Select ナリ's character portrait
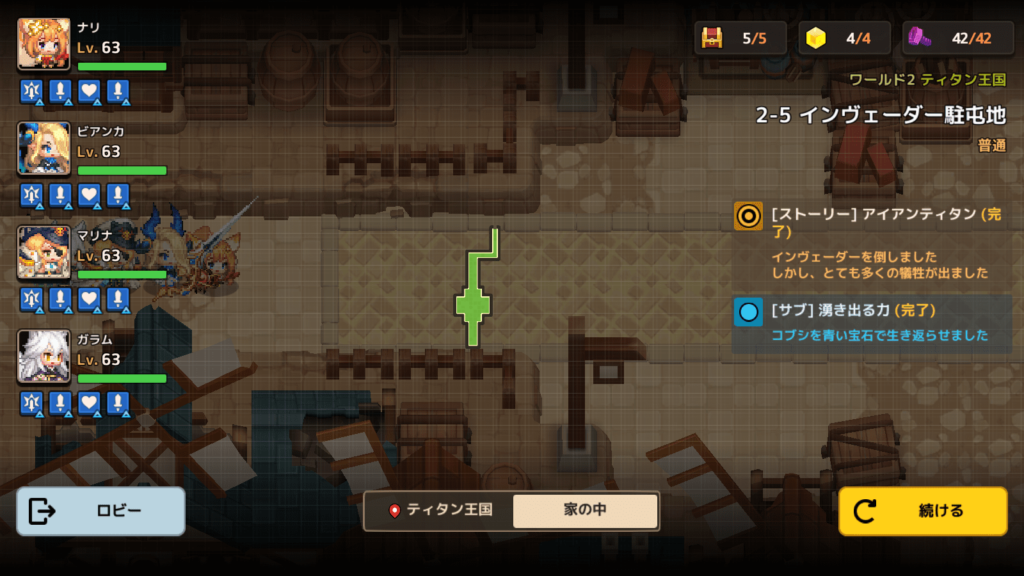 (x=44, y=44)
